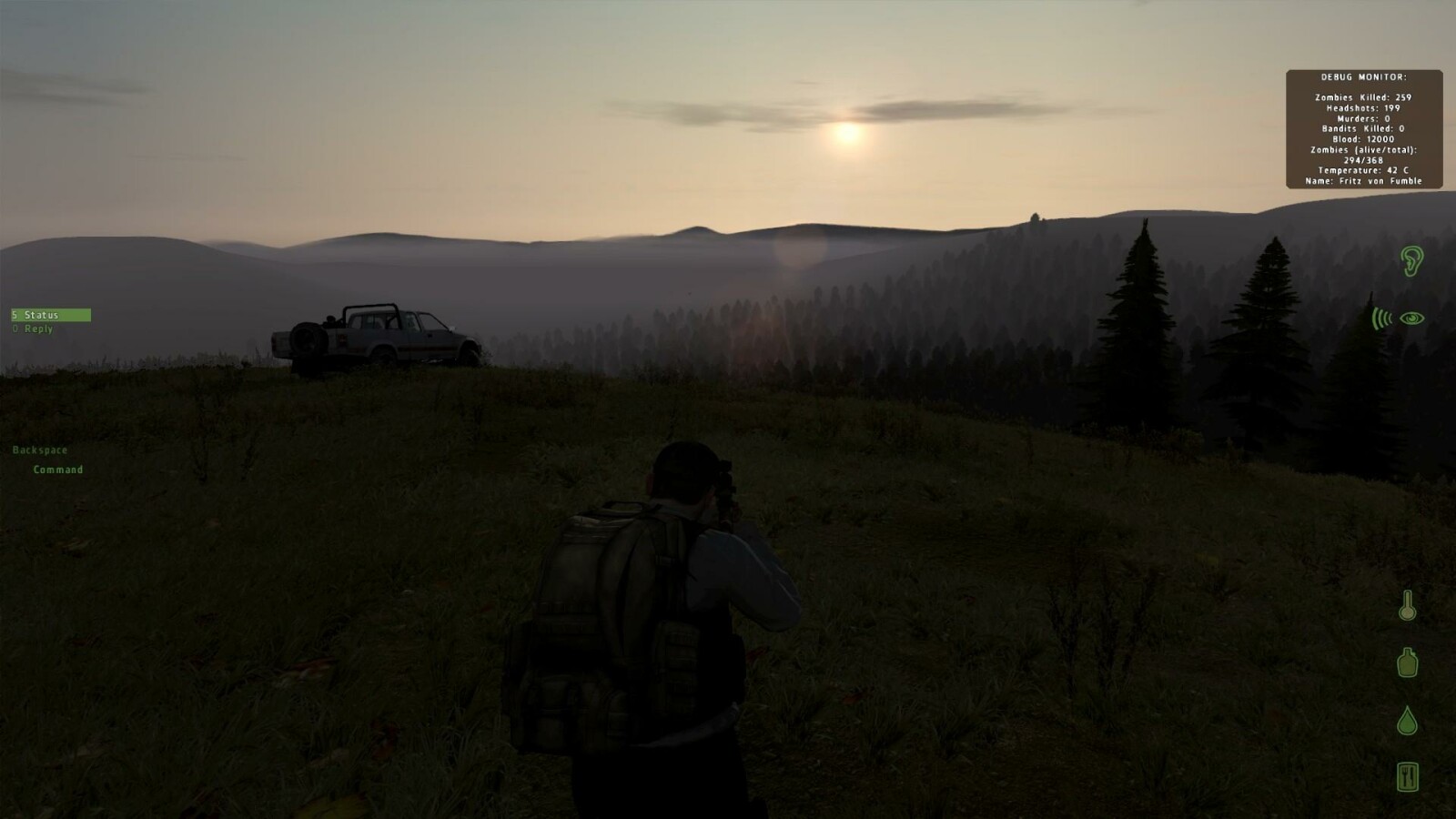1456x819 pixels.
Task: Open the 0 Reply chat option
Action: click(32, 328)
